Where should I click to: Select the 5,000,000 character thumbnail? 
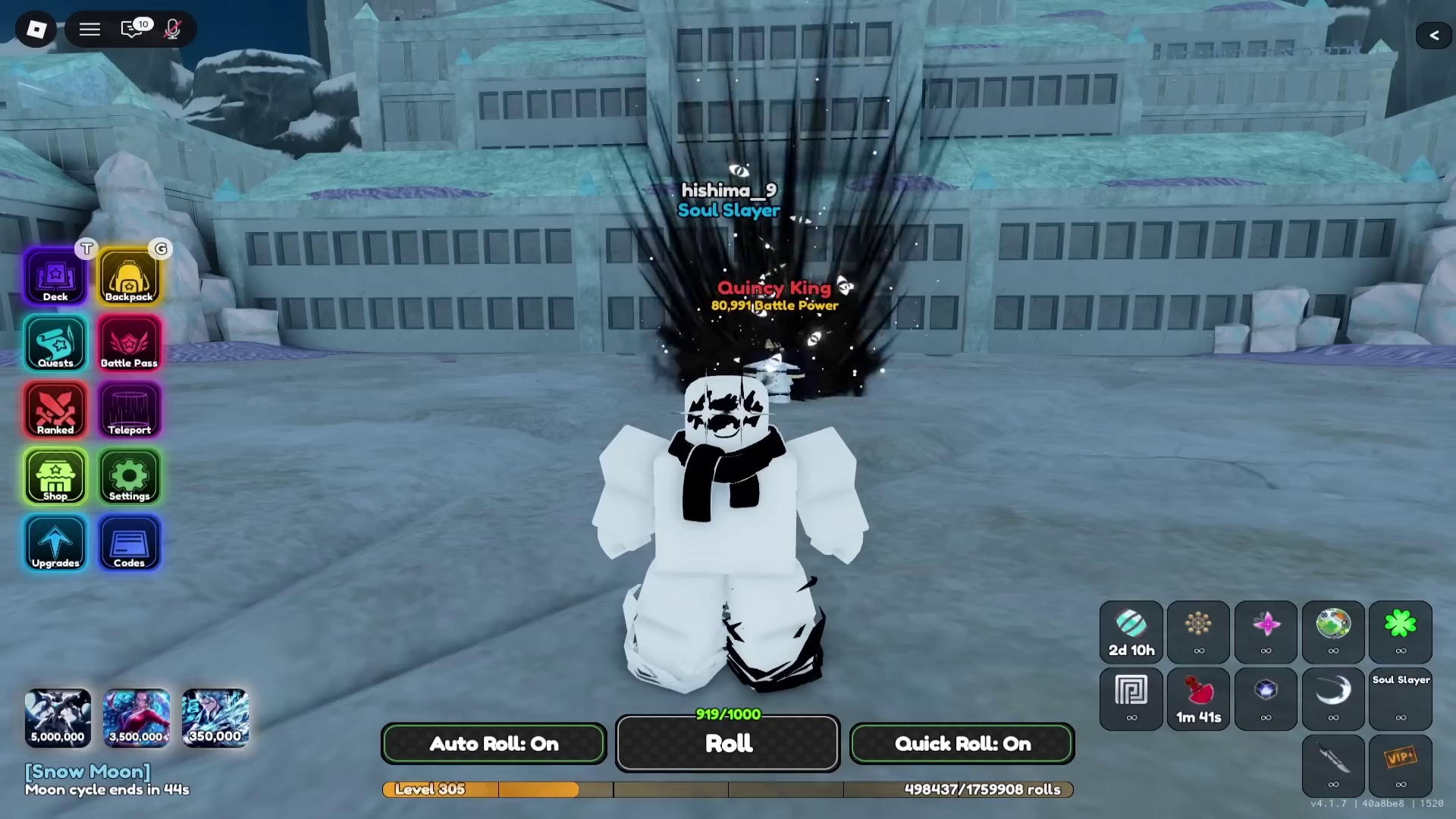tap(58, 717)
